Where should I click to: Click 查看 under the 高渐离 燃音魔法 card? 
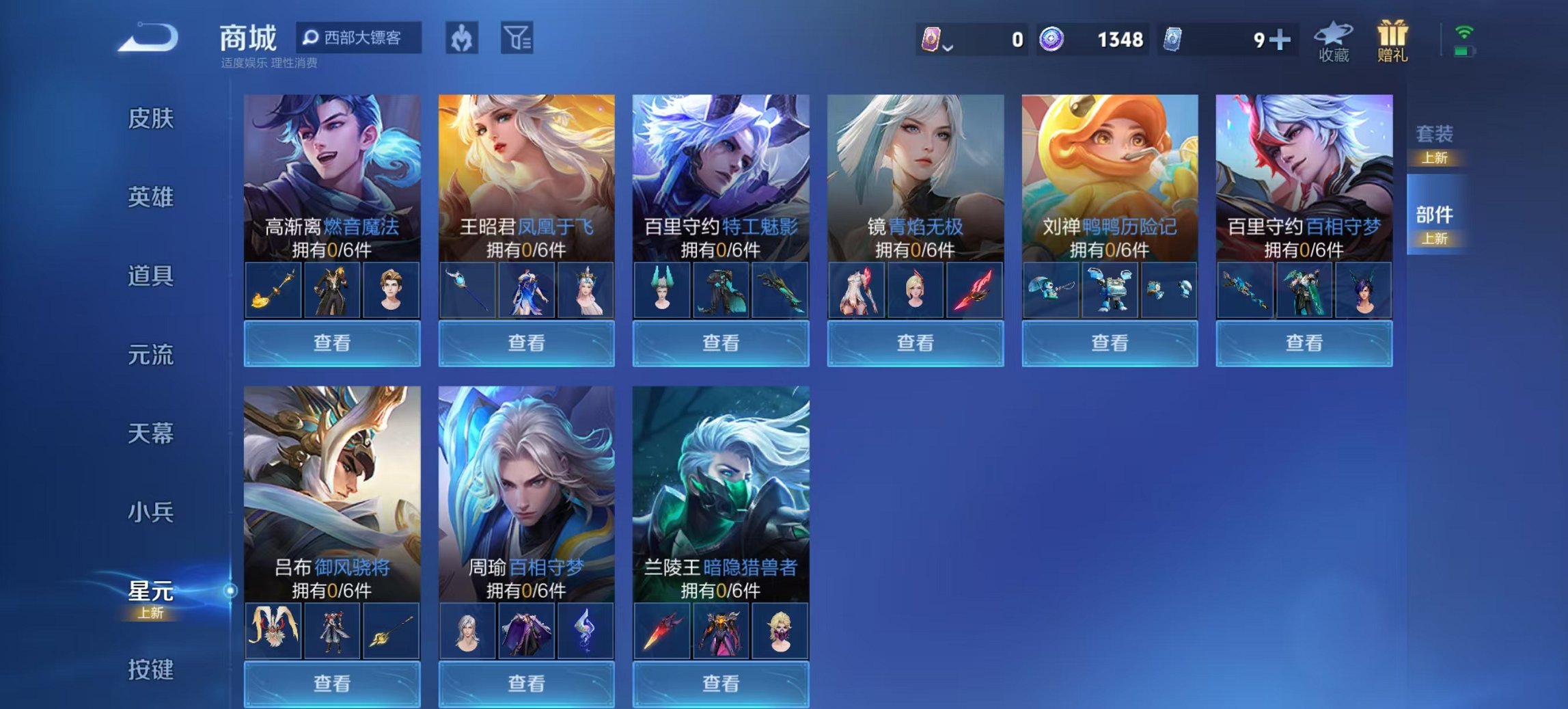pyautogui.click(x=332, y=343)
